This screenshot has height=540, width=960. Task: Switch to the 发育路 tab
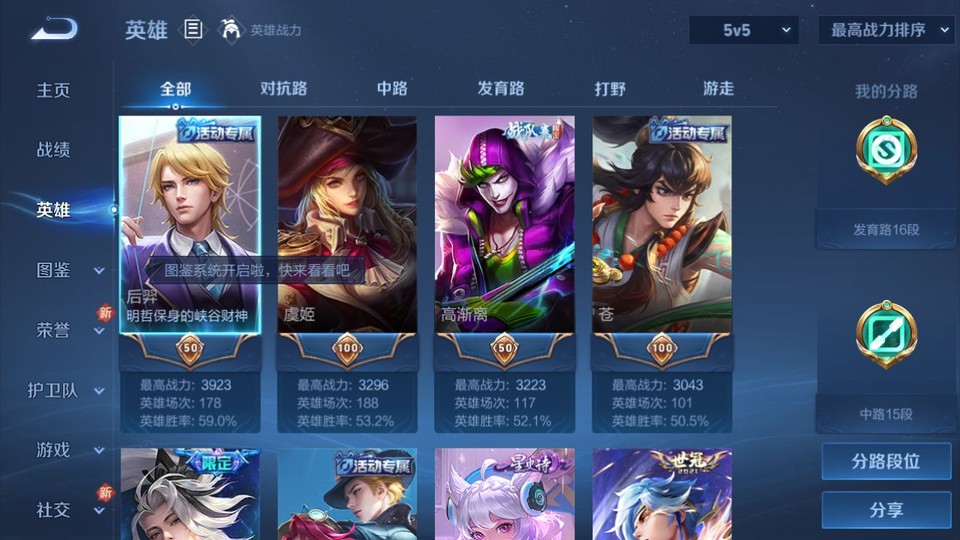[501, 88]
